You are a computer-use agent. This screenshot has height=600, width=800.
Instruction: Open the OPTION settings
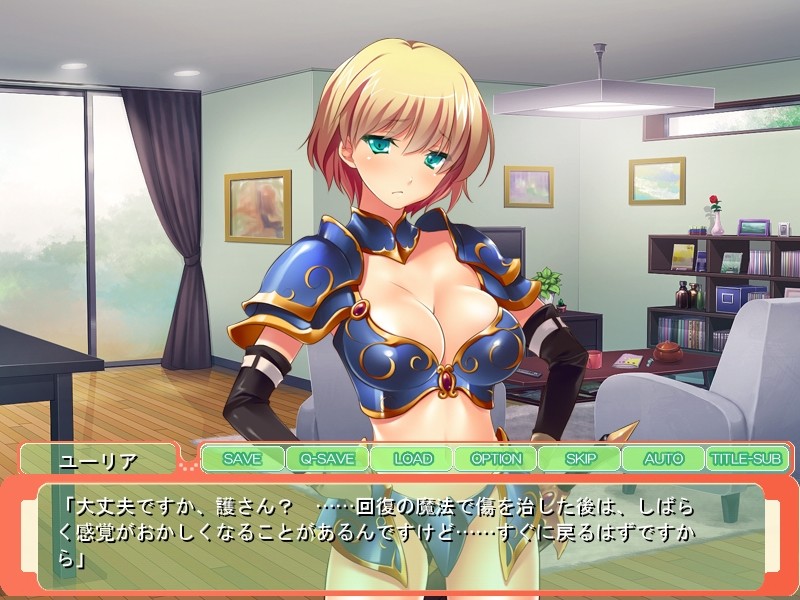(496, 459)
